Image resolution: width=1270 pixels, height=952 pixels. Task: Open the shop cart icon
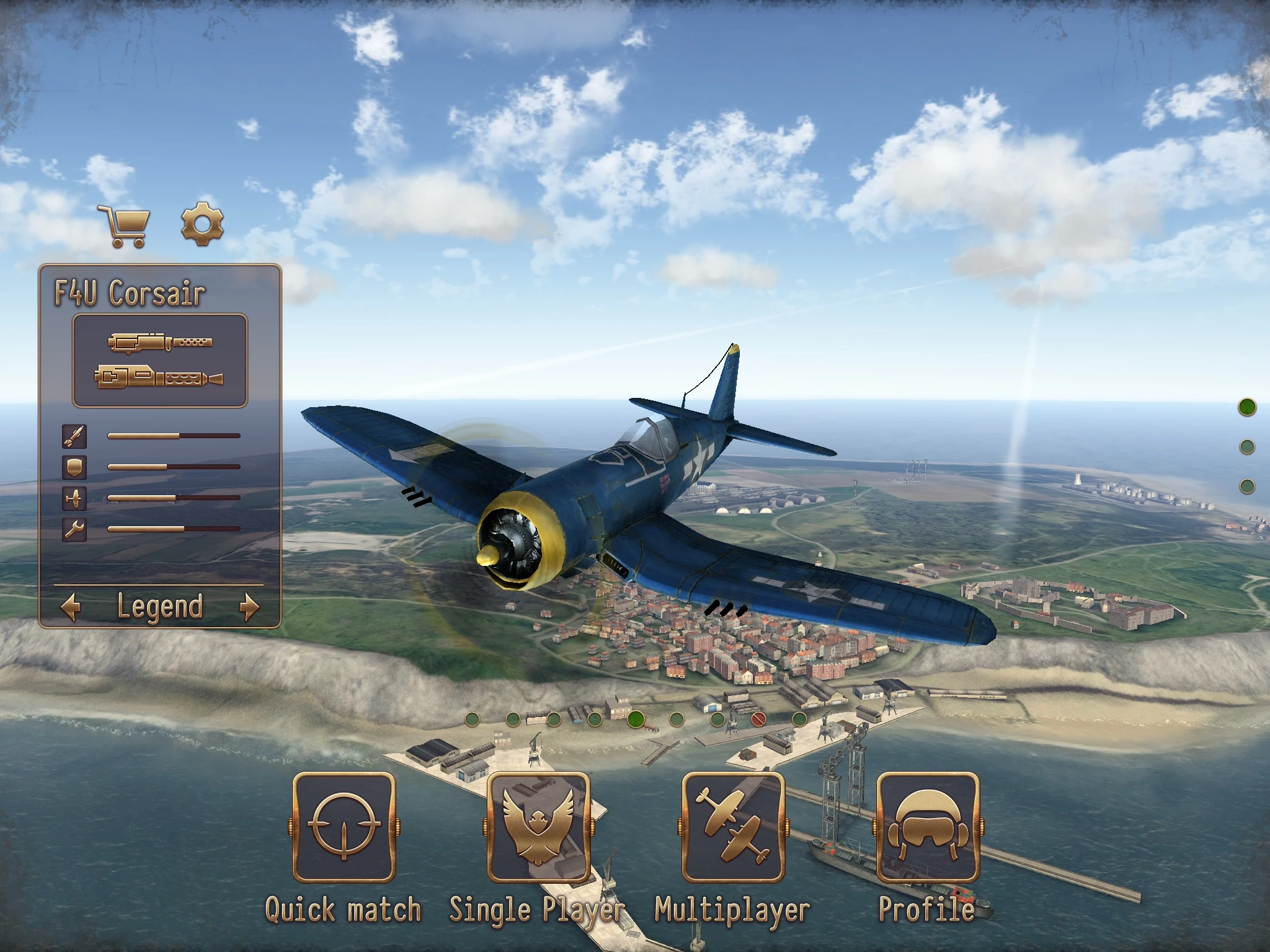(126, 227)
